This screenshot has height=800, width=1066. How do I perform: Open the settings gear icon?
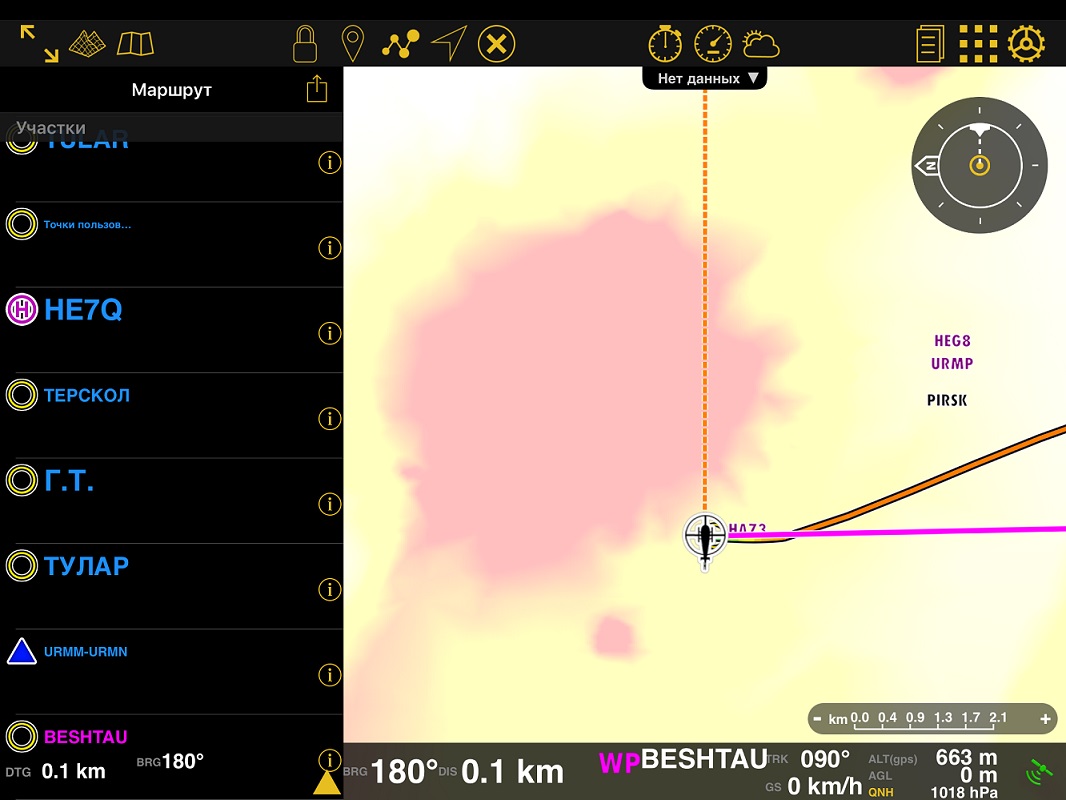[1026, 44]
